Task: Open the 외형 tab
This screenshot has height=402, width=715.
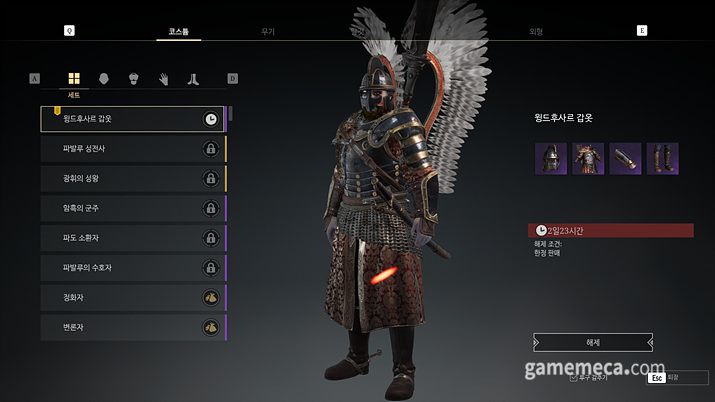Action: (536, 32)
